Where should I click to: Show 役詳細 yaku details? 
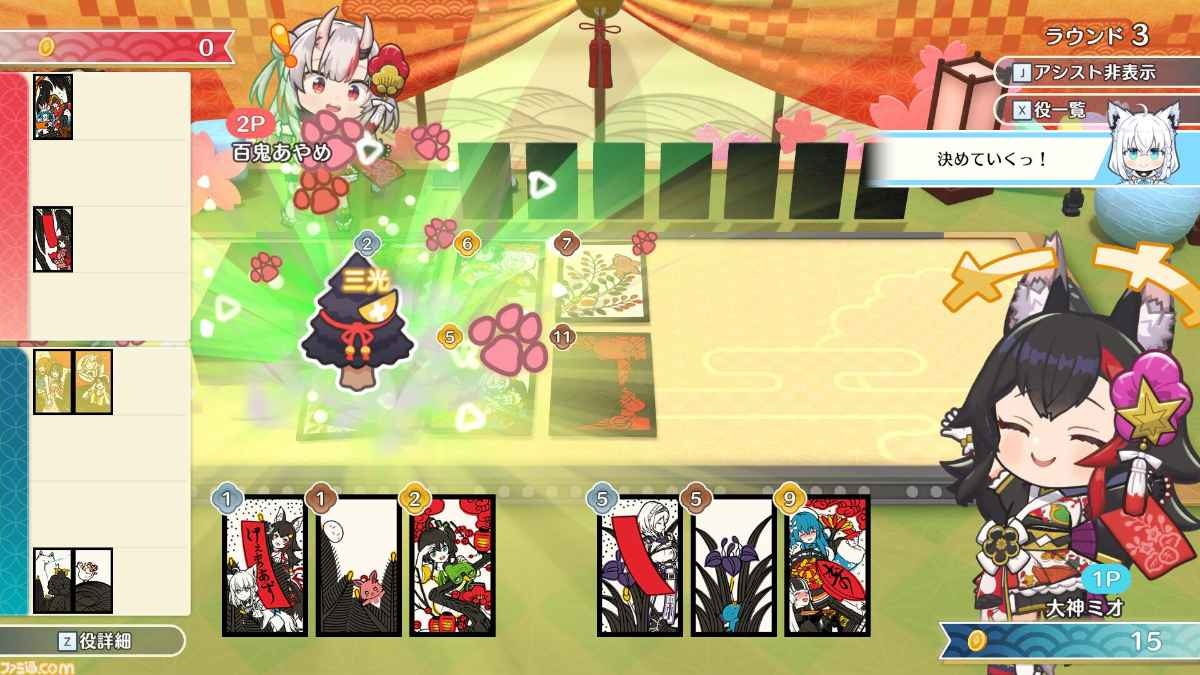pyautogui.click(x=93, y=641)
